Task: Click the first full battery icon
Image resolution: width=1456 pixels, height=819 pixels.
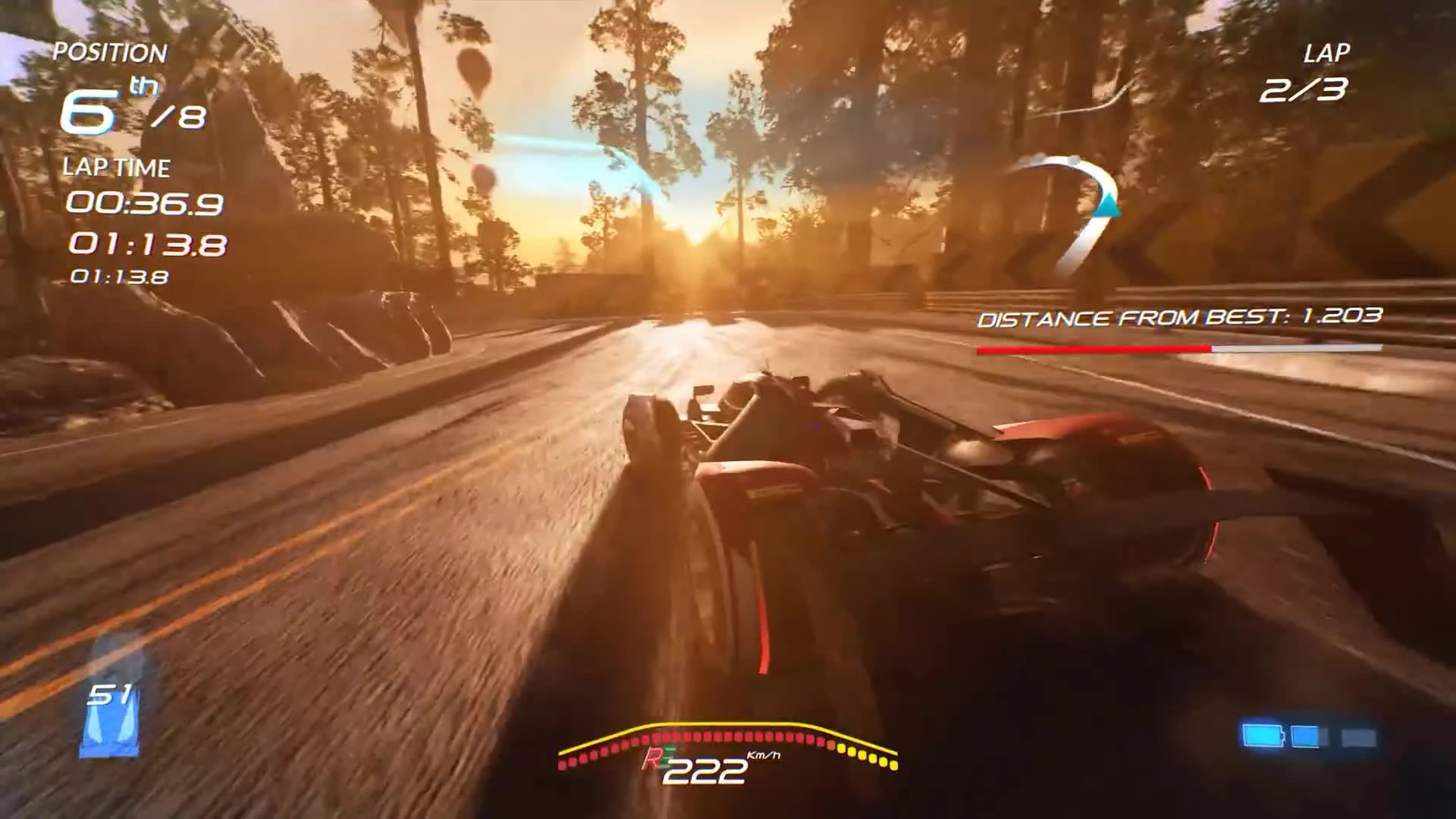Action: tap(1263, 734)
